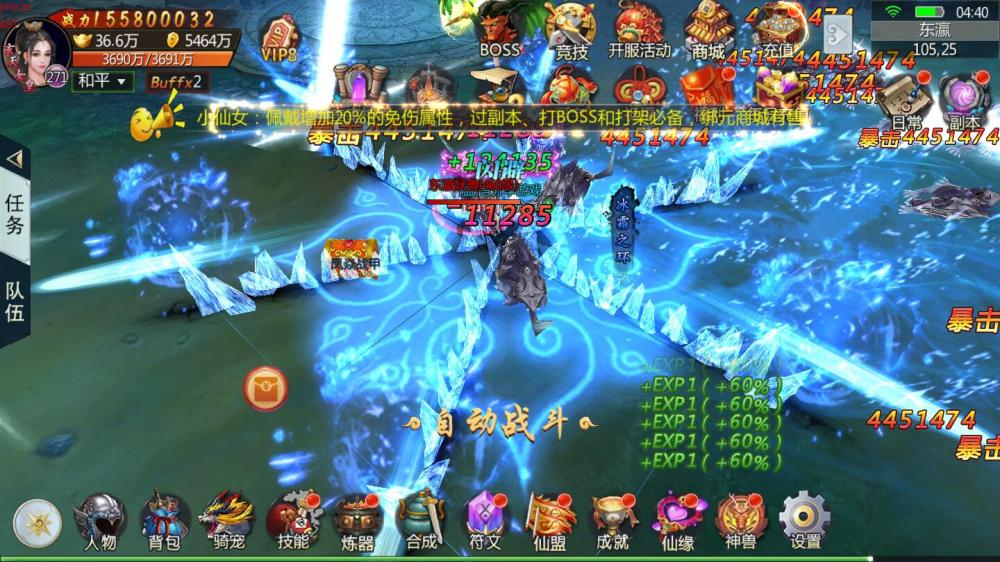Open the 背包 bag inventory
The image size is (1000, 562).
(x=164, y=520)
